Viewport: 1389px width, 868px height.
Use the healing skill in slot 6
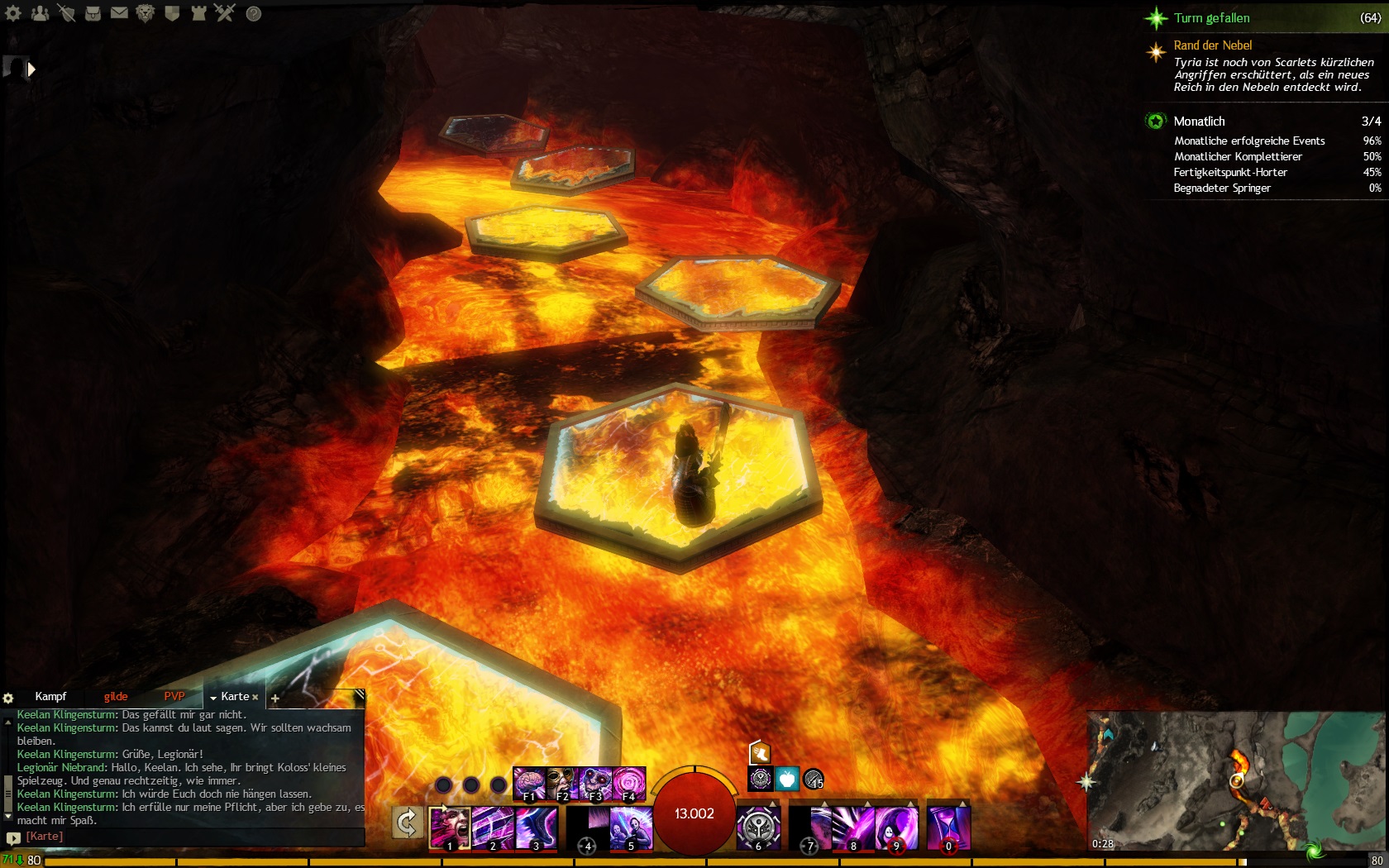pyautogui.click(x=758, y=827)
